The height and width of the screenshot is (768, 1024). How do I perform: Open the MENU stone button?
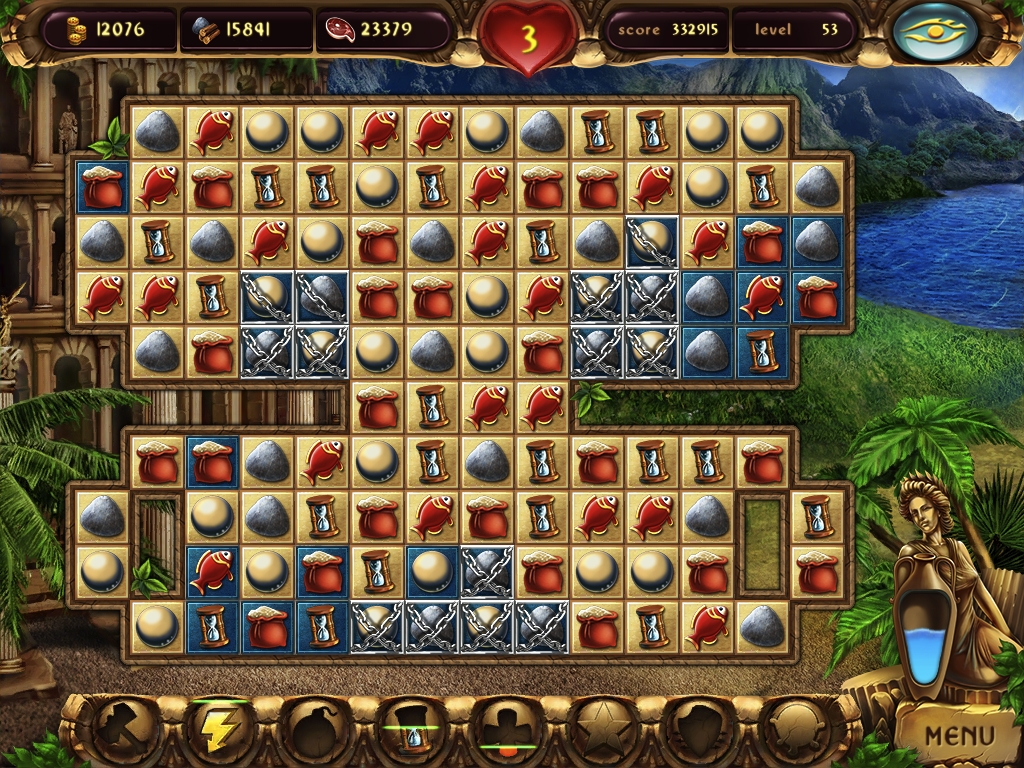tap(959, 737)
